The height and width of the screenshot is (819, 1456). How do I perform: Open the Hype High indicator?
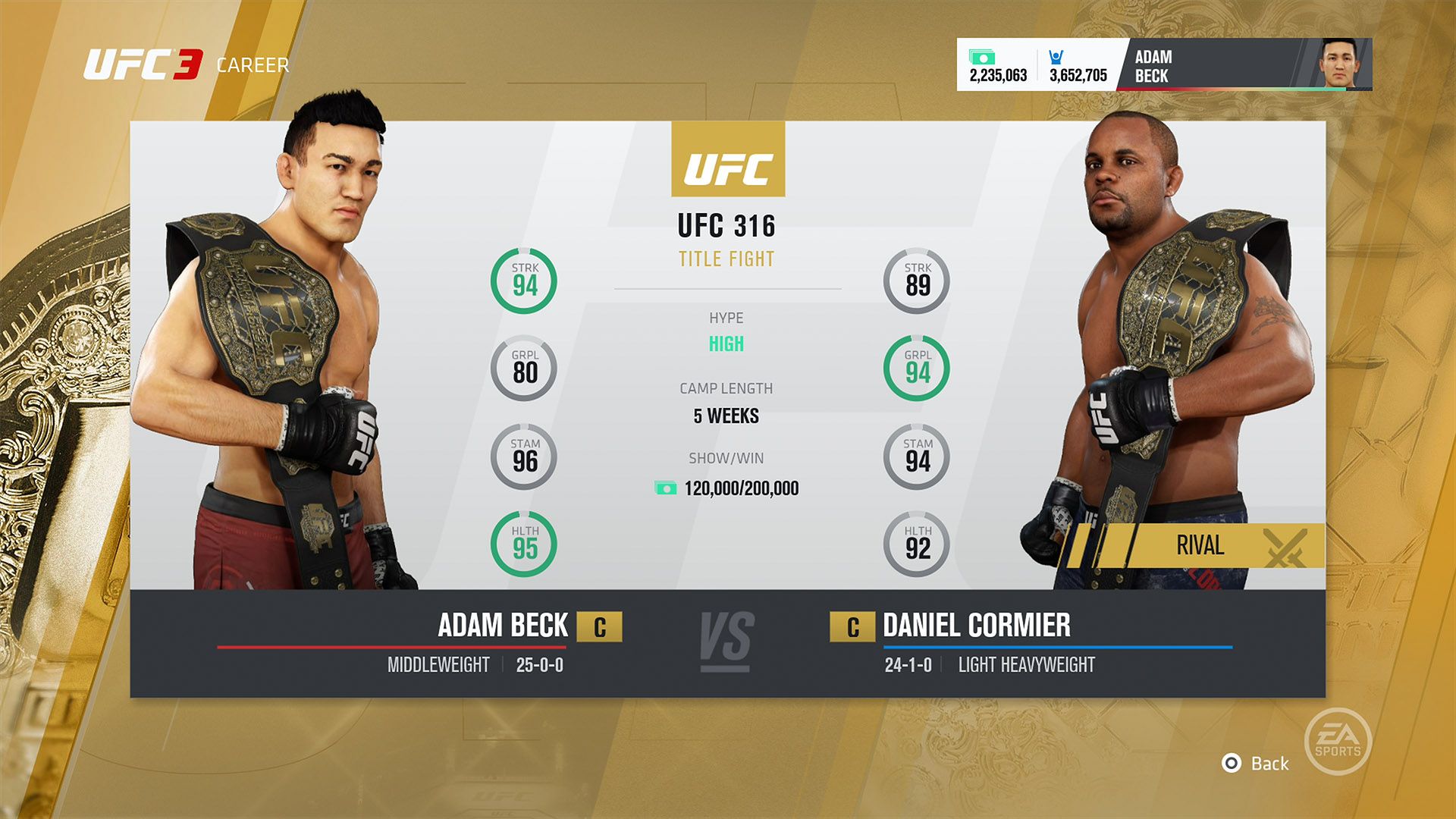pos(727,344)
